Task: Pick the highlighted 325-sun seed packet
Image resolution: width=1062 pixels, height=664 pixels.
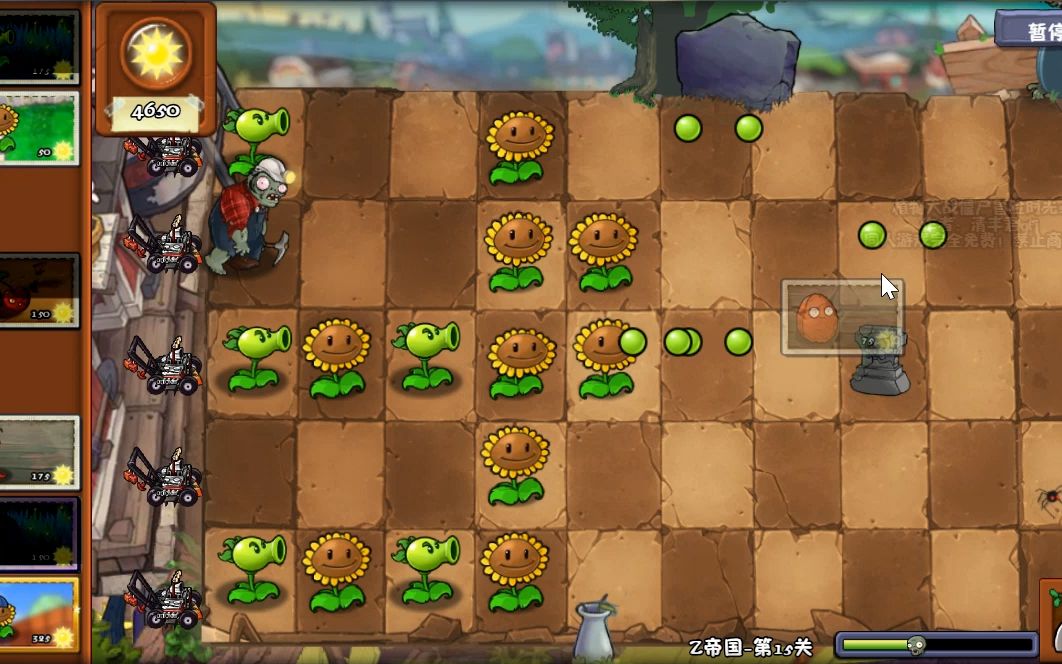Action: (38, 611)
